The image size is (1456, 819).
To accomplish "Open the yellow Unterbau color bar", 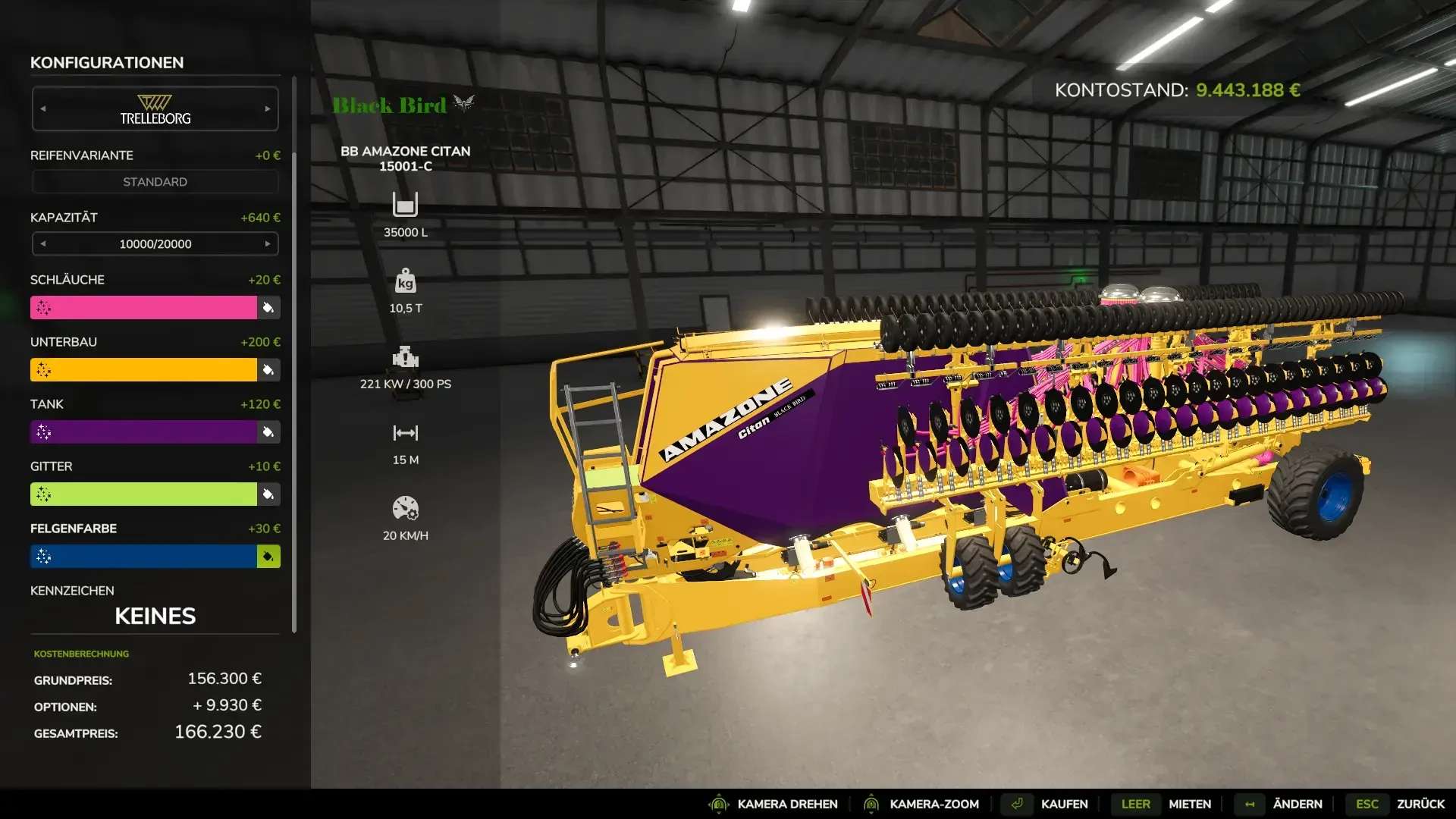I will [x=144, y=370].
